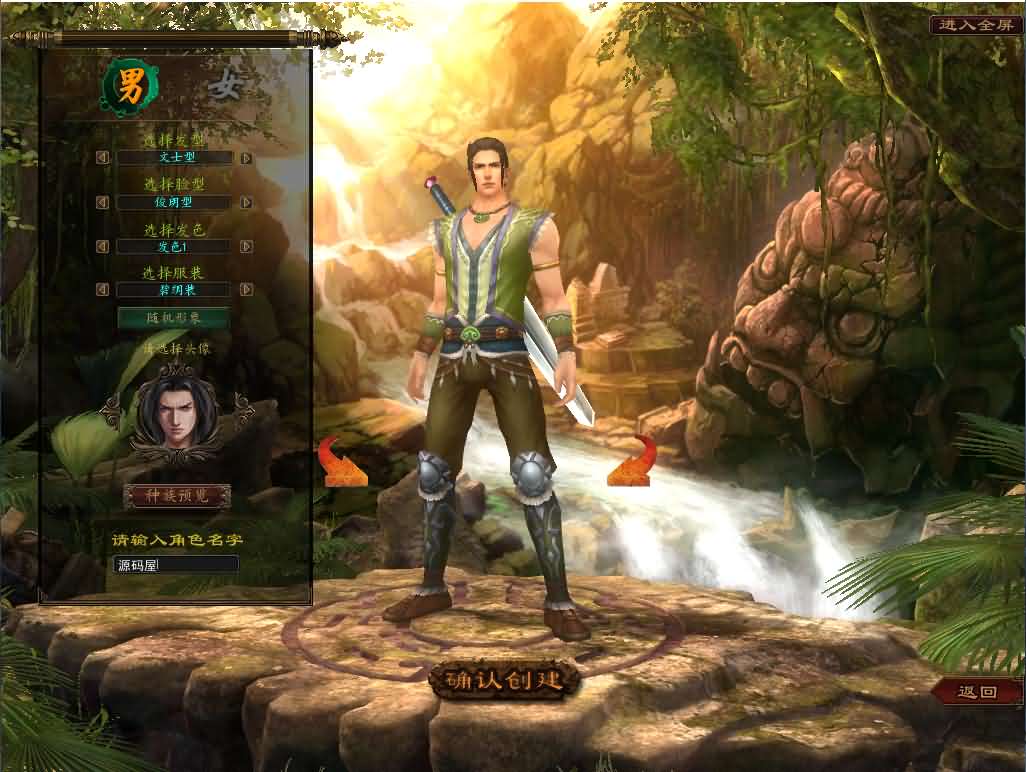The height and width of the screenshot is (772, 1026).
Task: Choose the next hairstyle (选择发型) option
Action: 246,158
